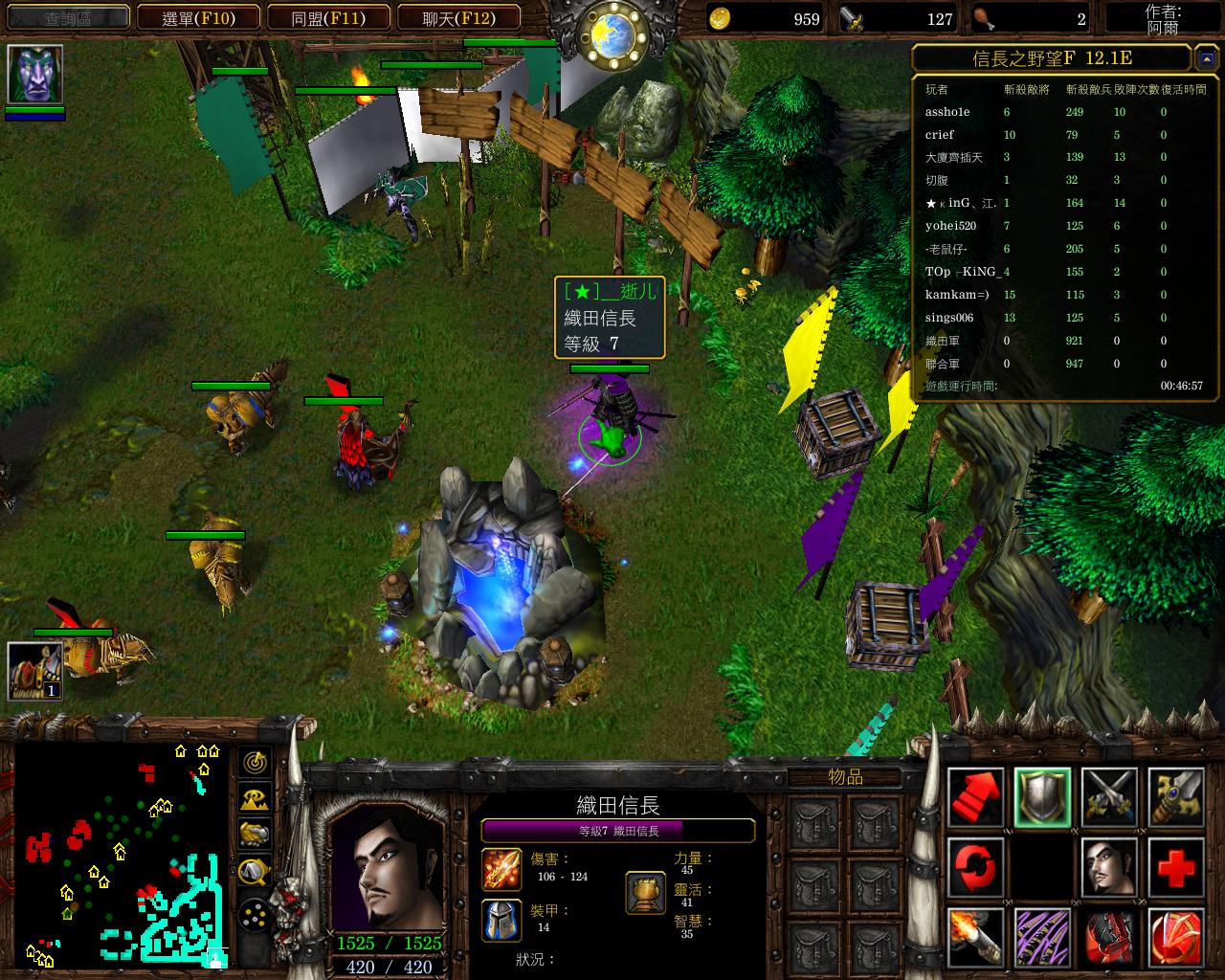The width and height of the screenshot is (1225, 980).
Task: Select the mounted unit group icon
Action: tap(35, 671)
